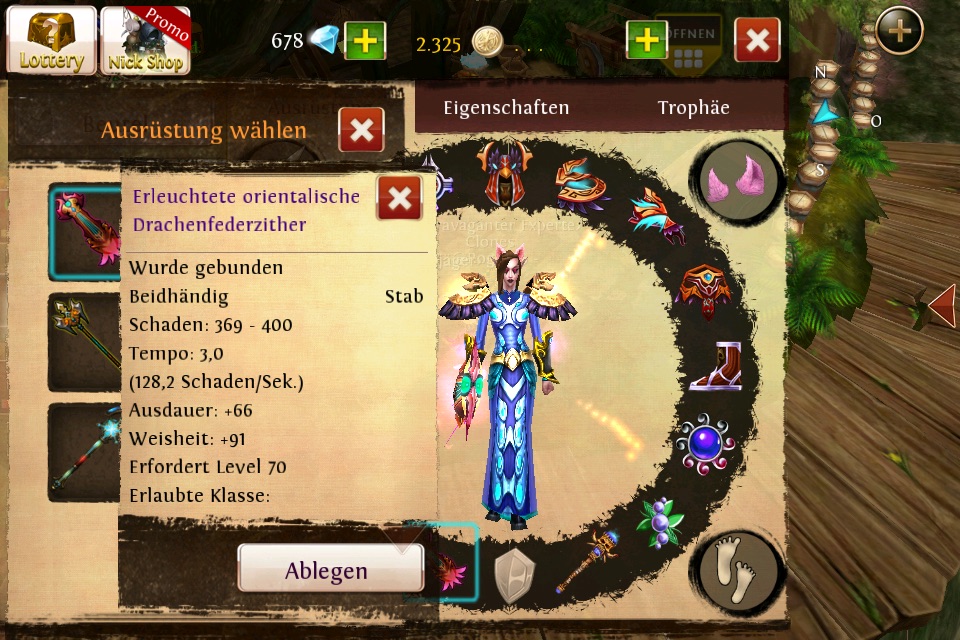
Task: Add more diamonds with the plus button
Action: coord(365,41)
